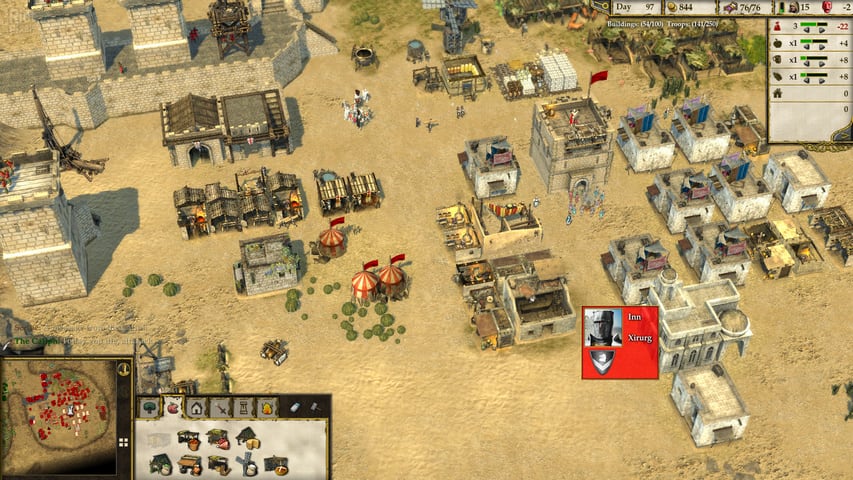The image size is (853, 480).
Task: Select the apple farm with basket icon
Action: pyautogui.click(x=188, y=439)
